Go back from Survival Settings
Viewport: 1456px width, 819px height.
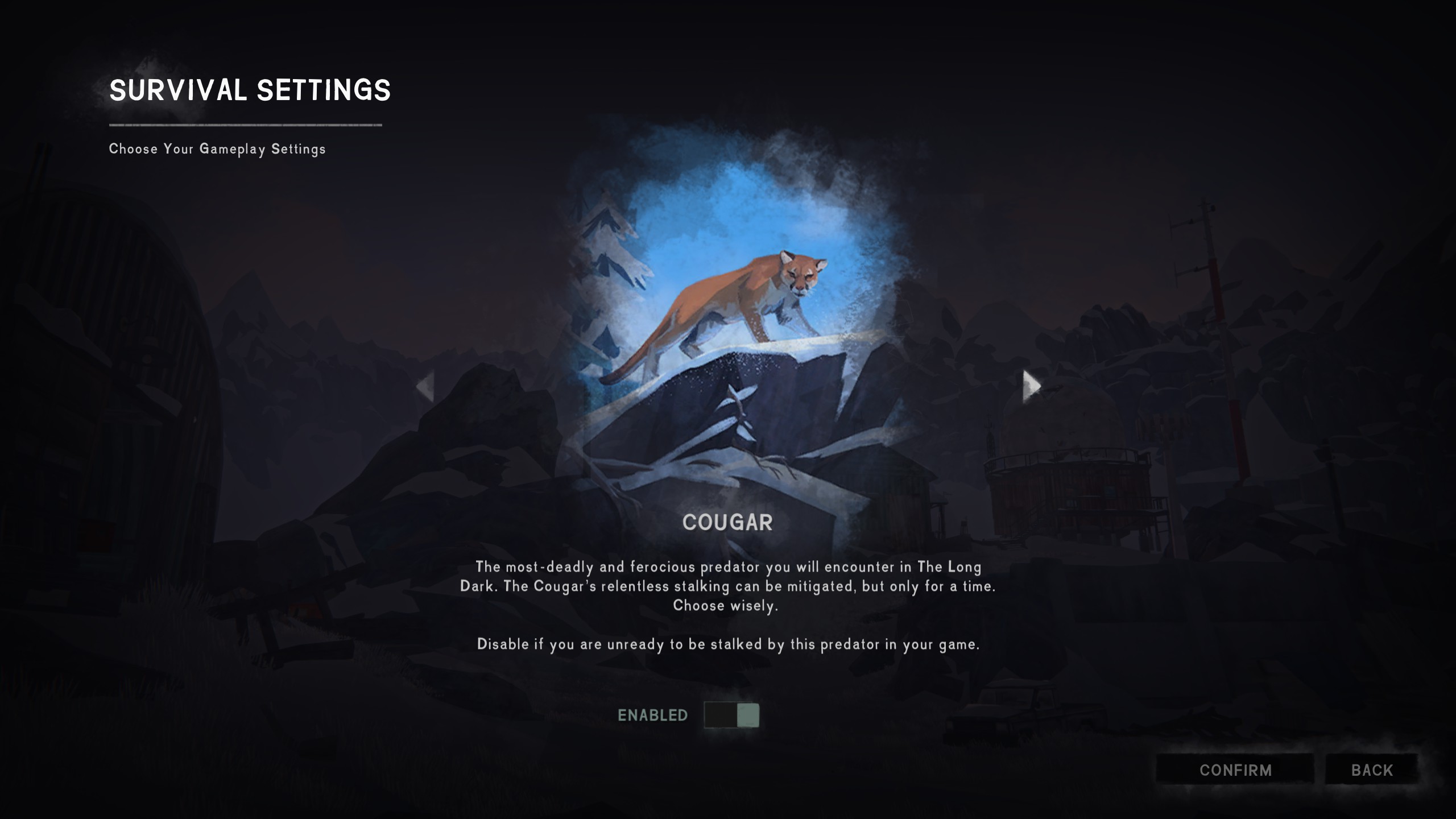[x=1372, y=770]
